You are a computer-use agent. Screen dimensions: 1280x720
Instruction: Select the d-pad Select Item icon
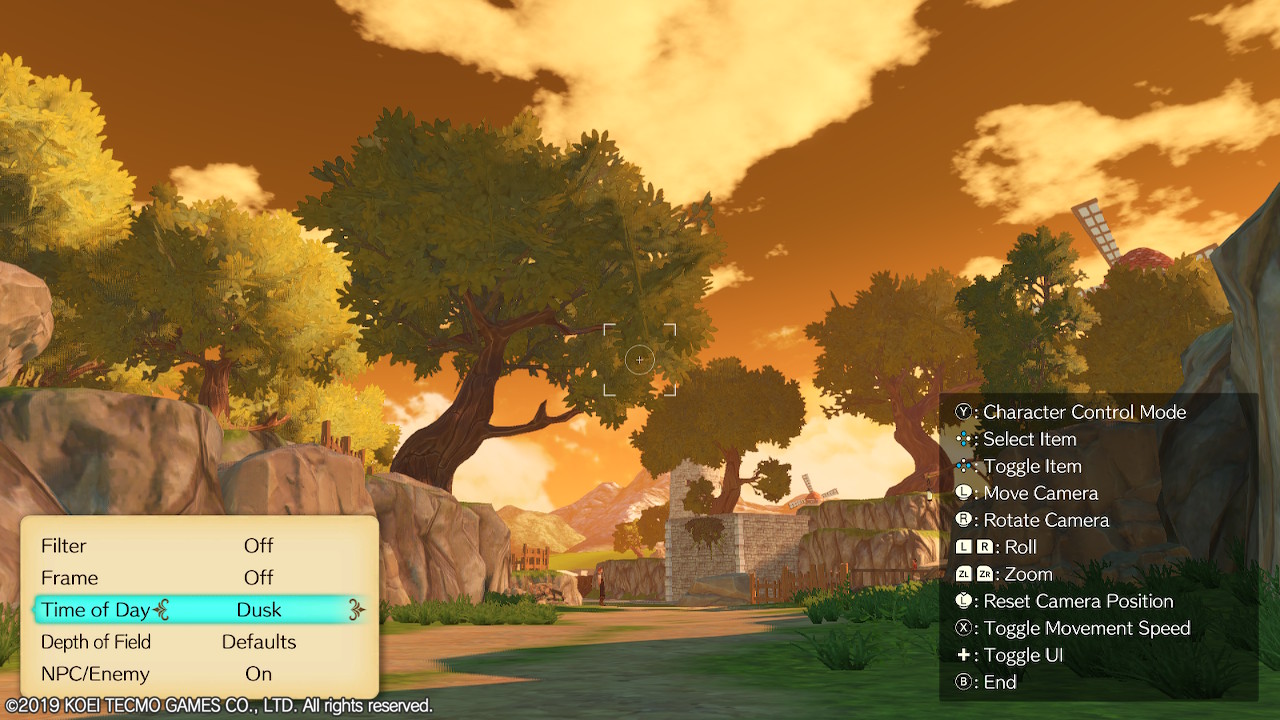[962, 438]
